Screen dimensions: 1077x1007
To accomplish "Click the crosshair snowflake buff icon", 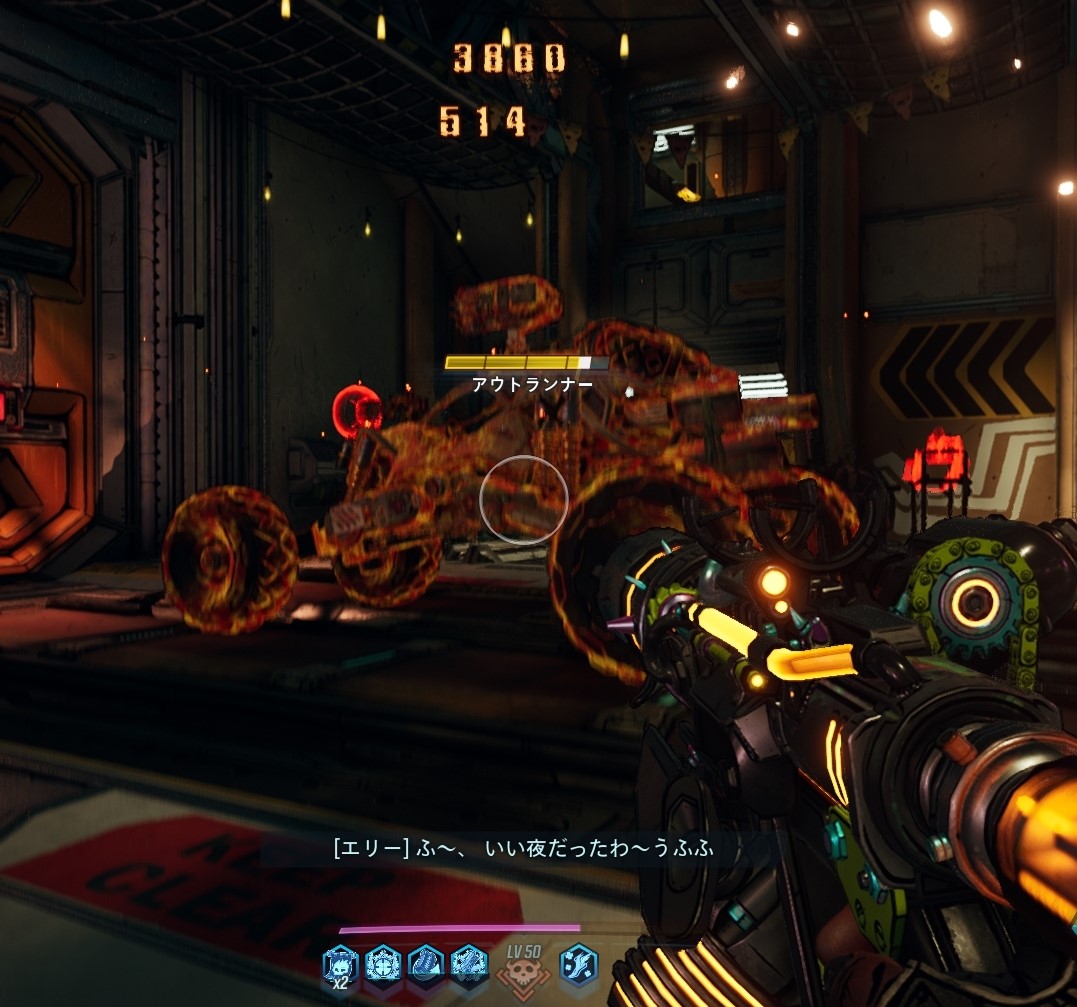I will (383, 965).
